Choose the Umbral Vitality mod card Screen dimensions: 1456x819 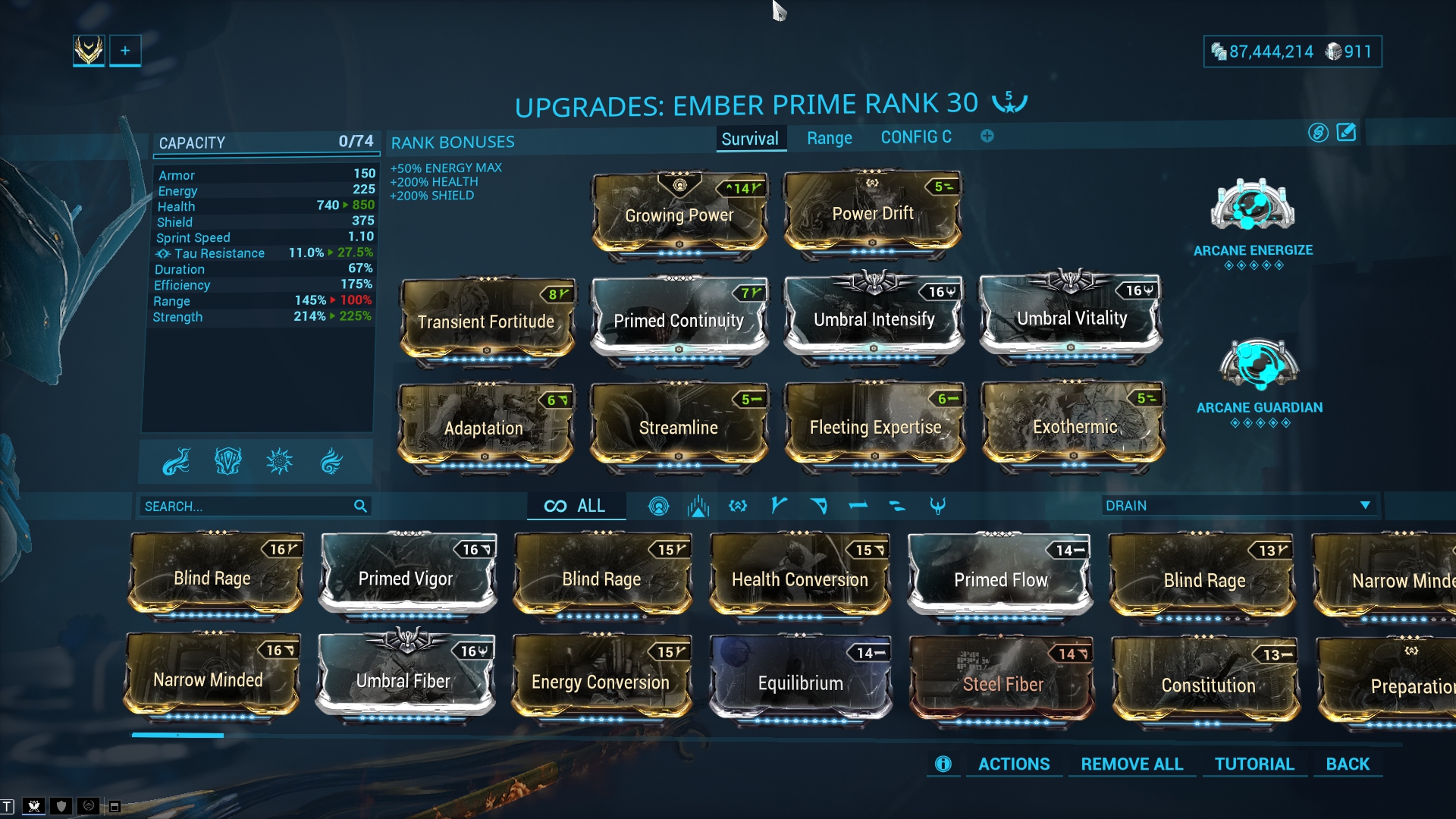(x=1071, y=318)
